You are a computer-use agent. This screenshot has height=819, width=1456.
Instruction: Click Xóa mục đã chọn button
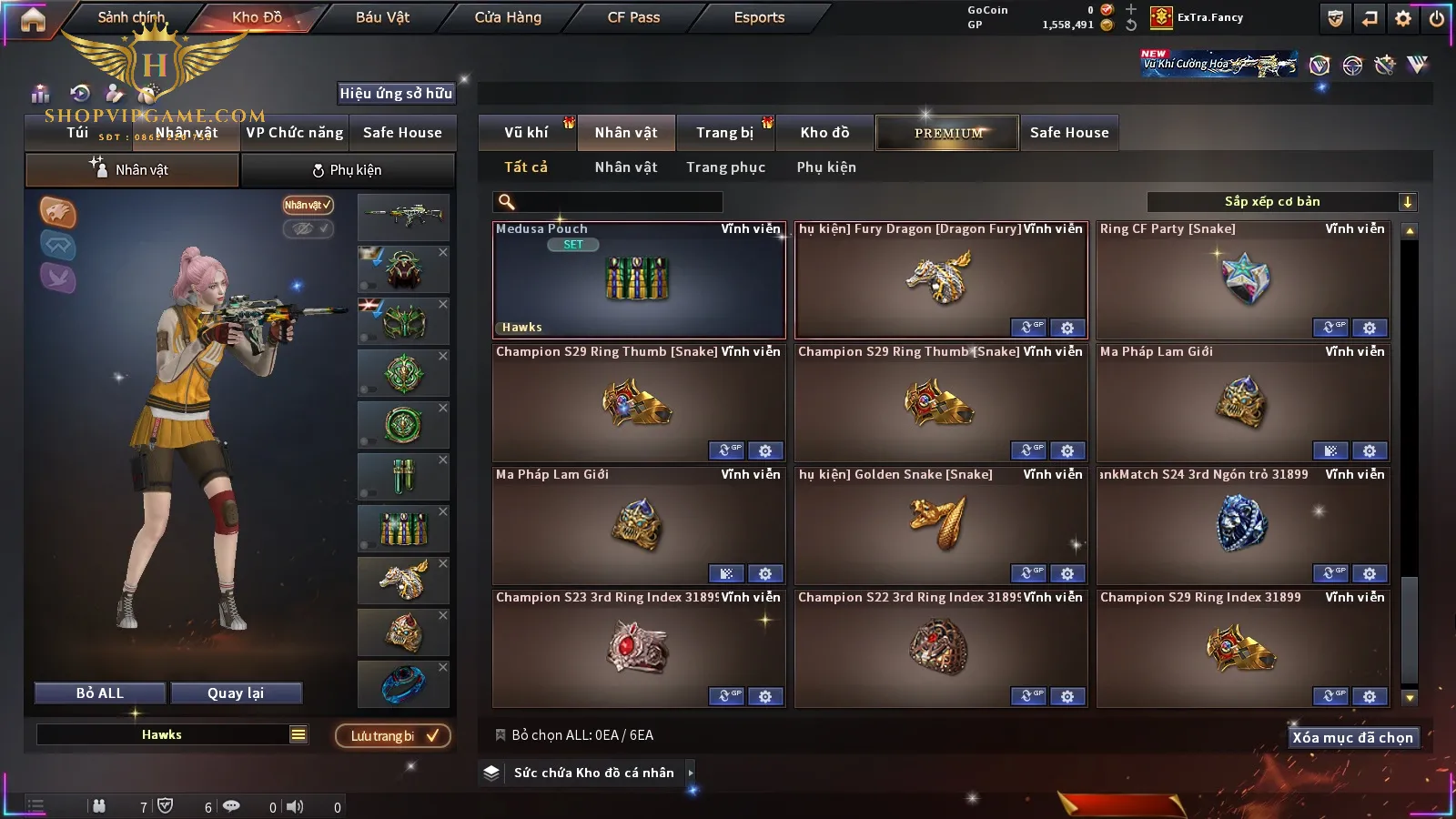click(x=1352, y=738)
